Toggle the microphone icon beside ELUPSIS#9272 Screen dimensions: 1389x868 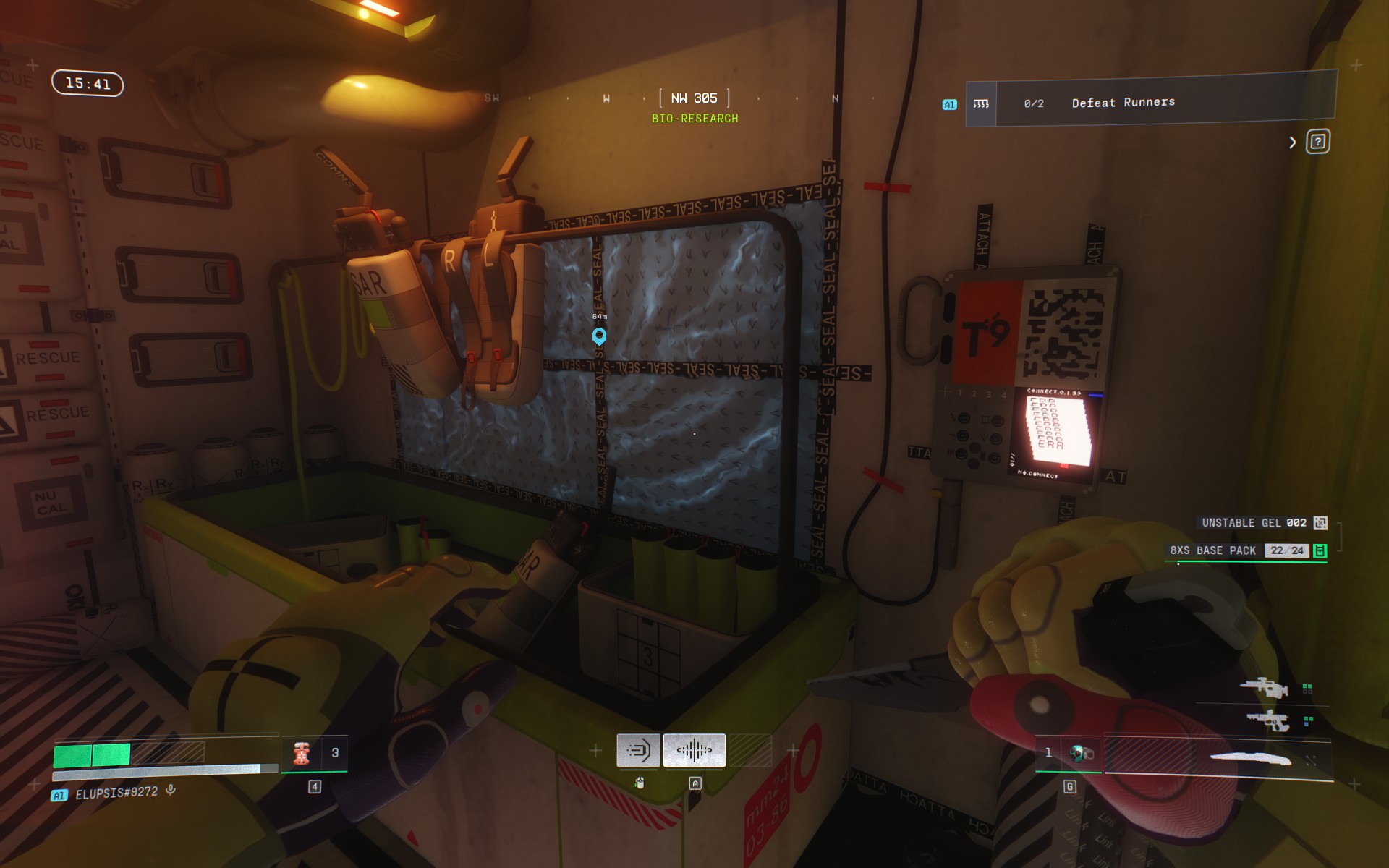[x=171, y=790]
